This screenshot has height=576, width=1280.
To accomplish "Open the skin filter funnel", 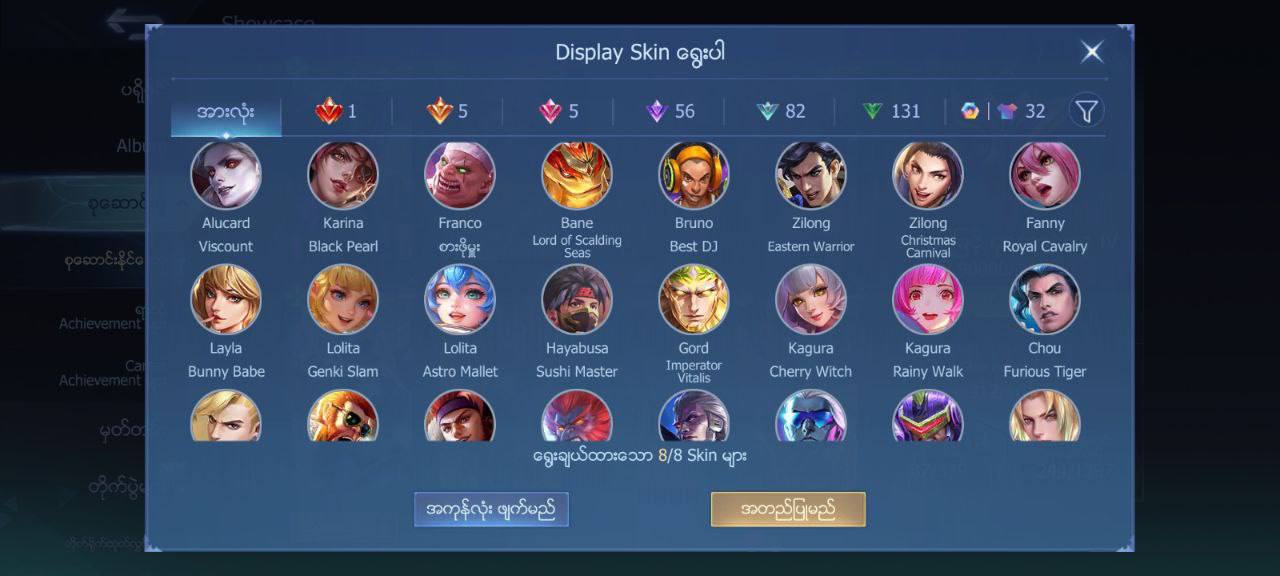I will 1086,111.
